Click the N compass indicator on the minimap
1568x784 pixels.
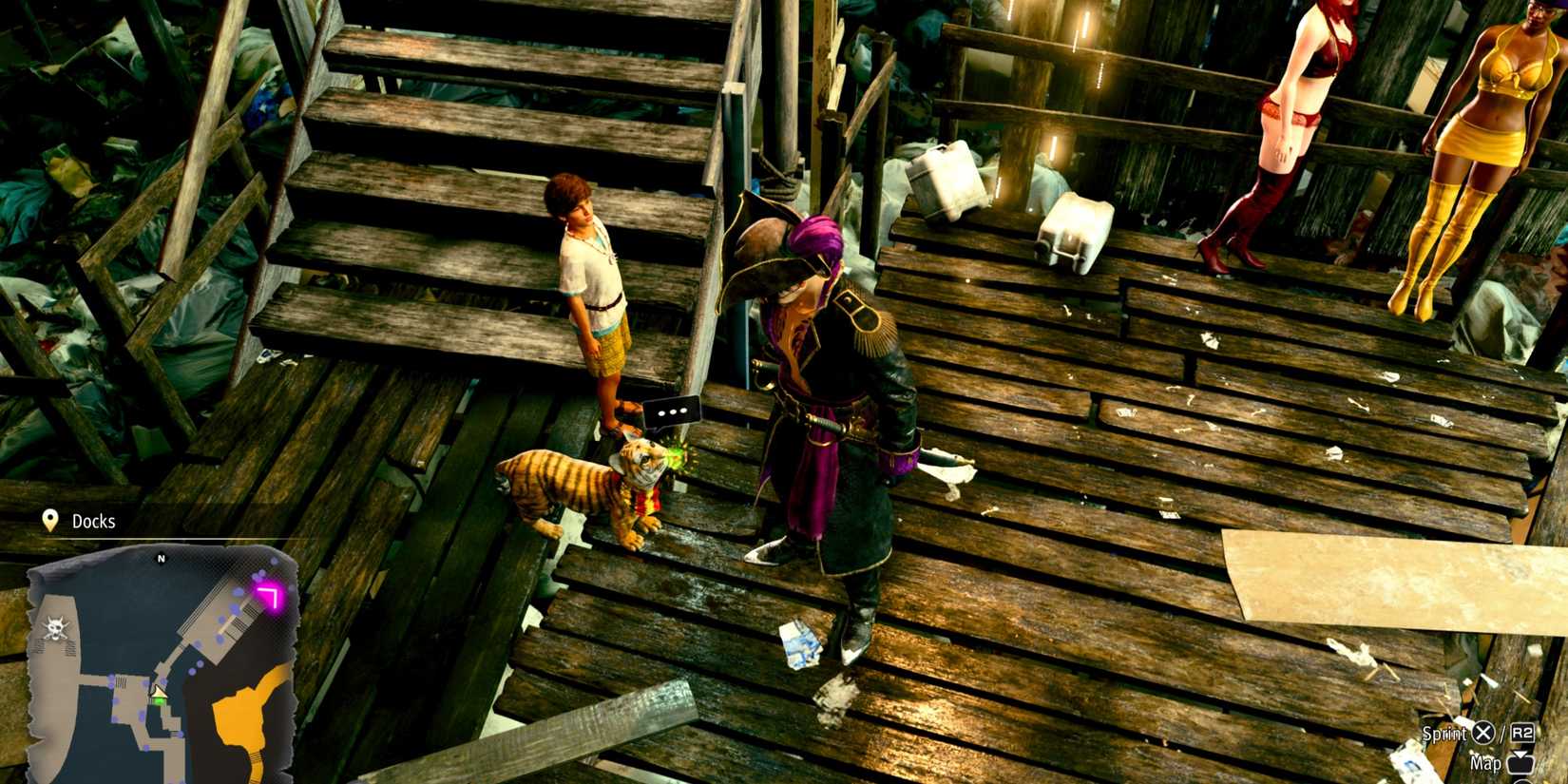pyautogui.click(x=162, y=556)
